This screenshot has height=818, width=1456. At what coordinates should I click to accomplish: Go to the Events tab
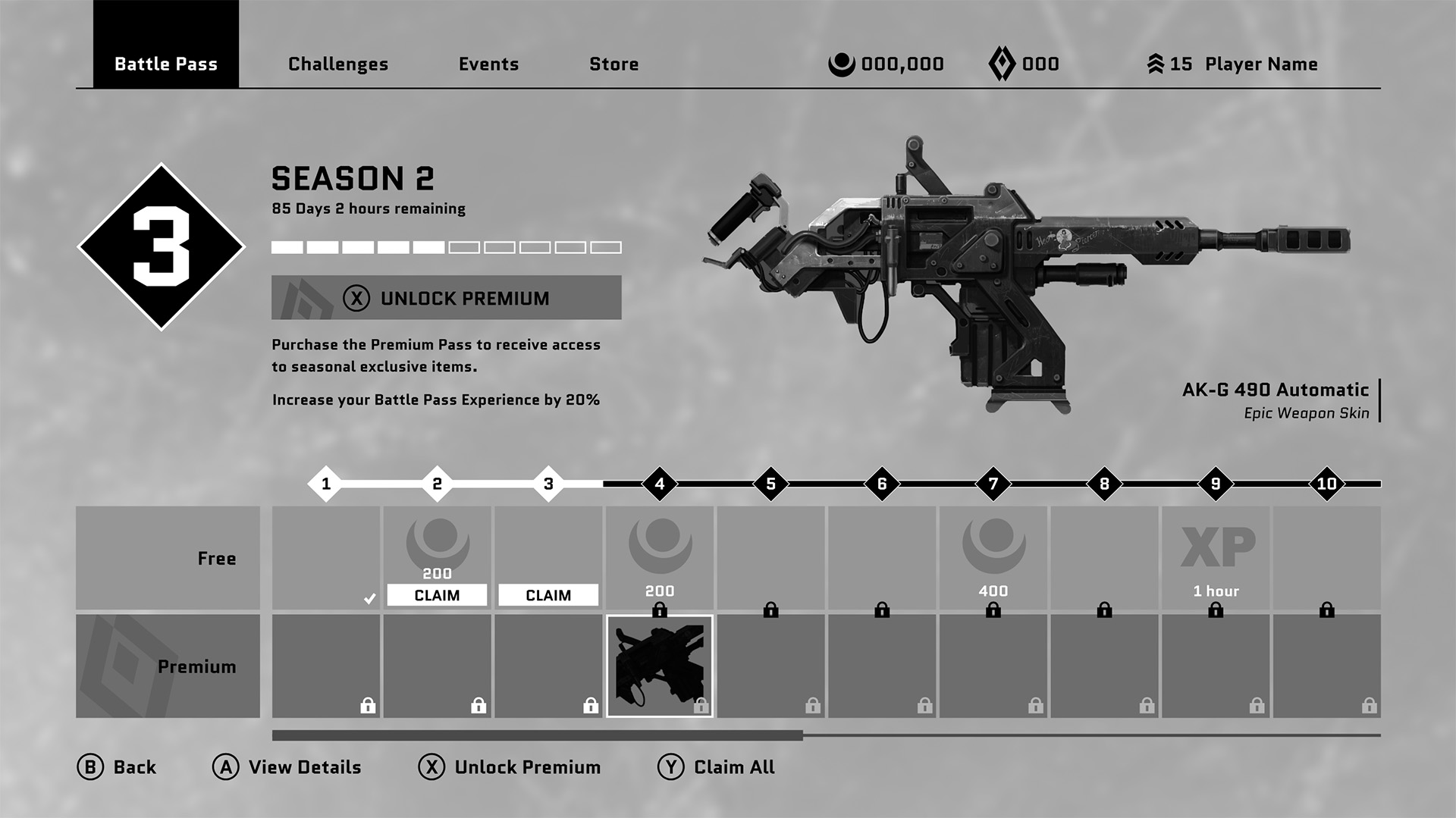(x=488, y=64)
